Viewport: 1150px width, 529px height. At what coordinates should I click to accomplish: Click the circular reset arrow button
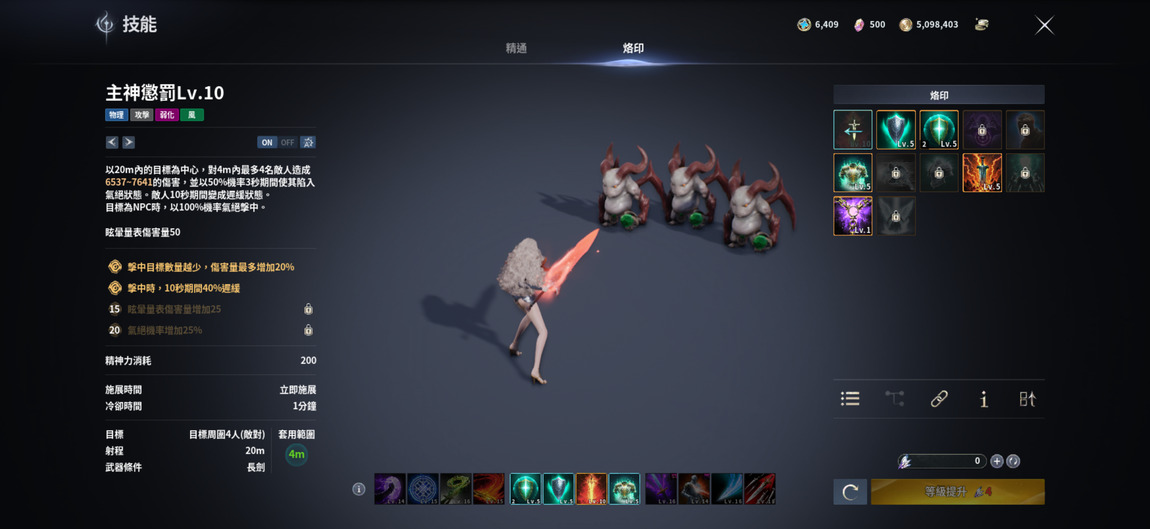pyautogui.click(x=850, y=491)
